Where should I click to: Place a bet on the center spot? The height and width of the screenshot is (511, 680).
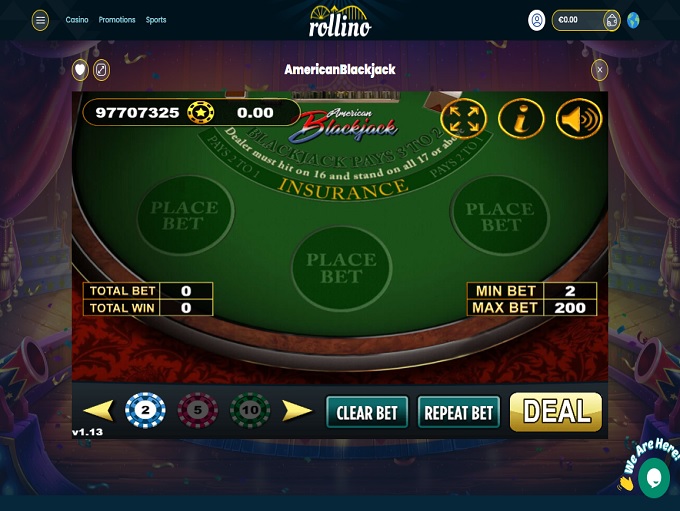click(x=340, y=267)
